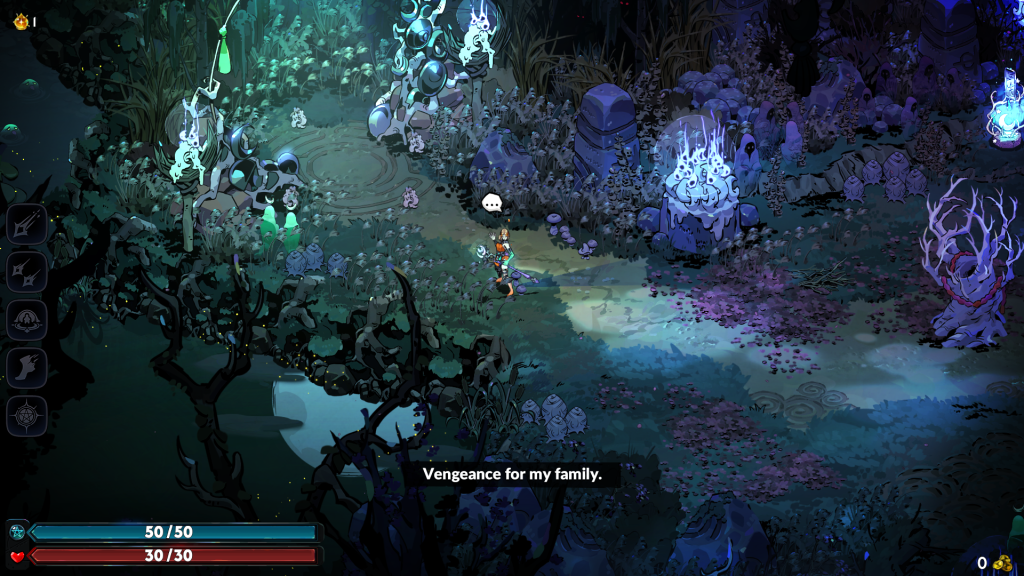Choose the twin daggers special slot

coord(27,271)
